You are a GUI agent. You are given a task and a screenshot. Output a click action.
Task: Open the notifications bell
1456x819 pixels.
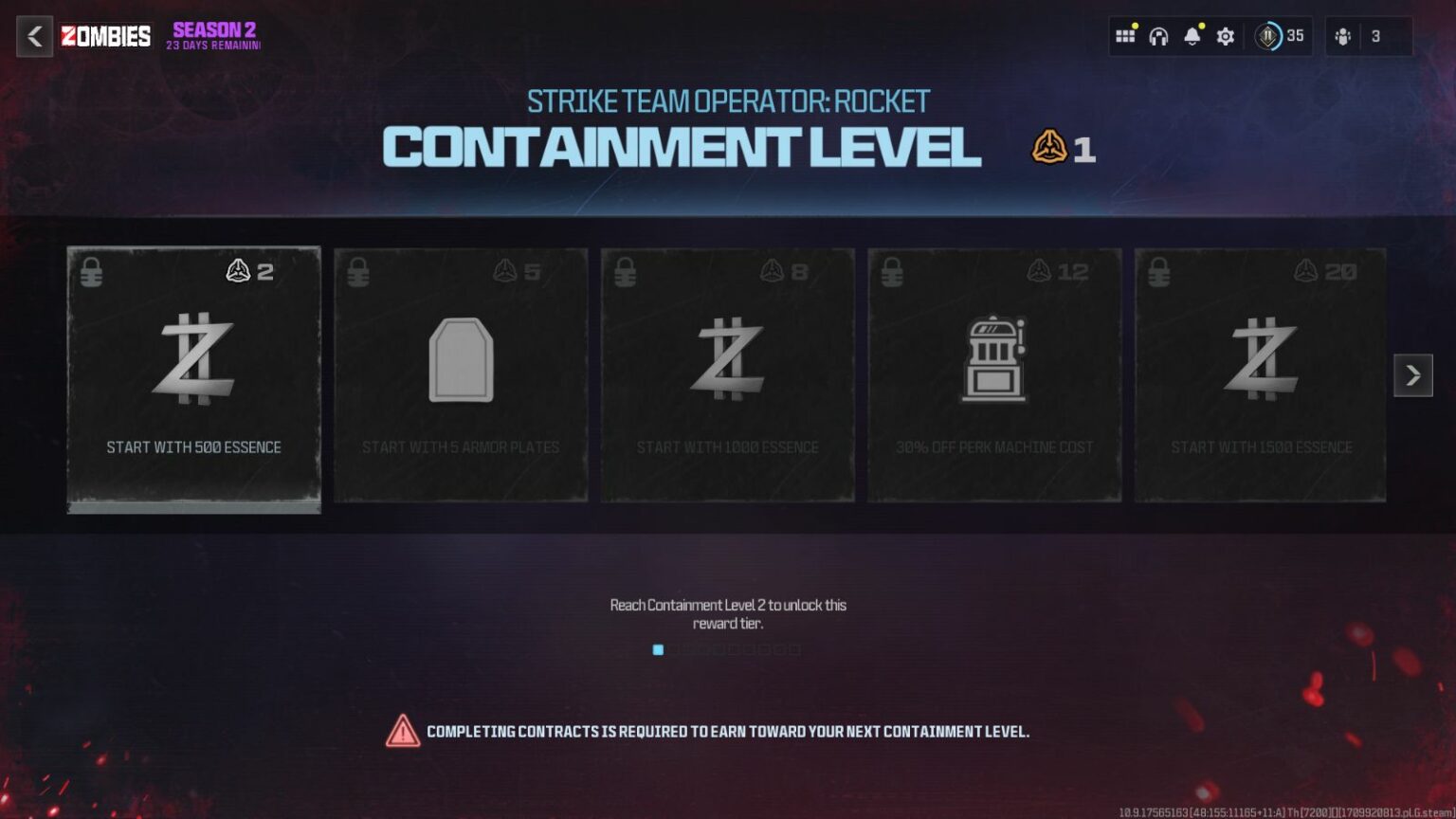(x=1192, y=35)
